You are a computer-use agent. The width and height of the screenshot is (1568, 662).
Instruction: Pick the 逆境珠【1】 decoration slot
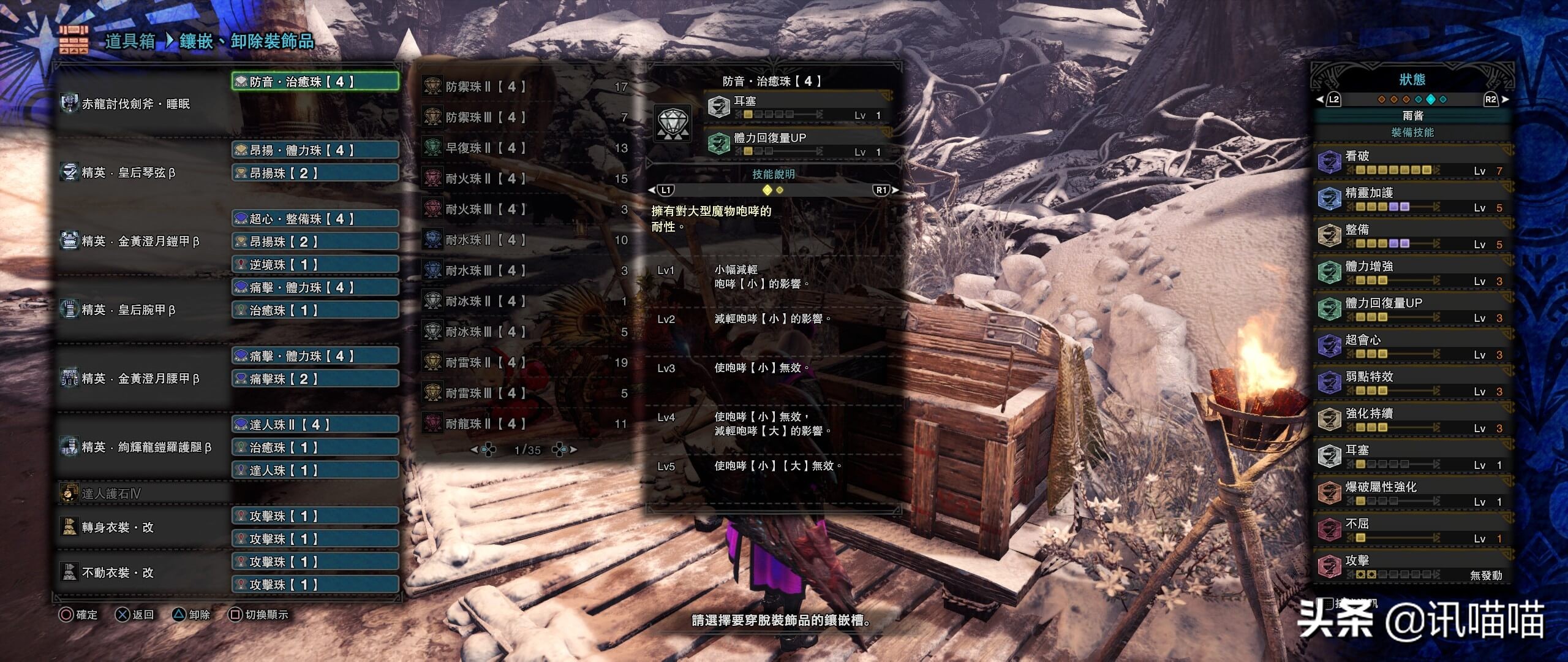(x=315, y=265)
